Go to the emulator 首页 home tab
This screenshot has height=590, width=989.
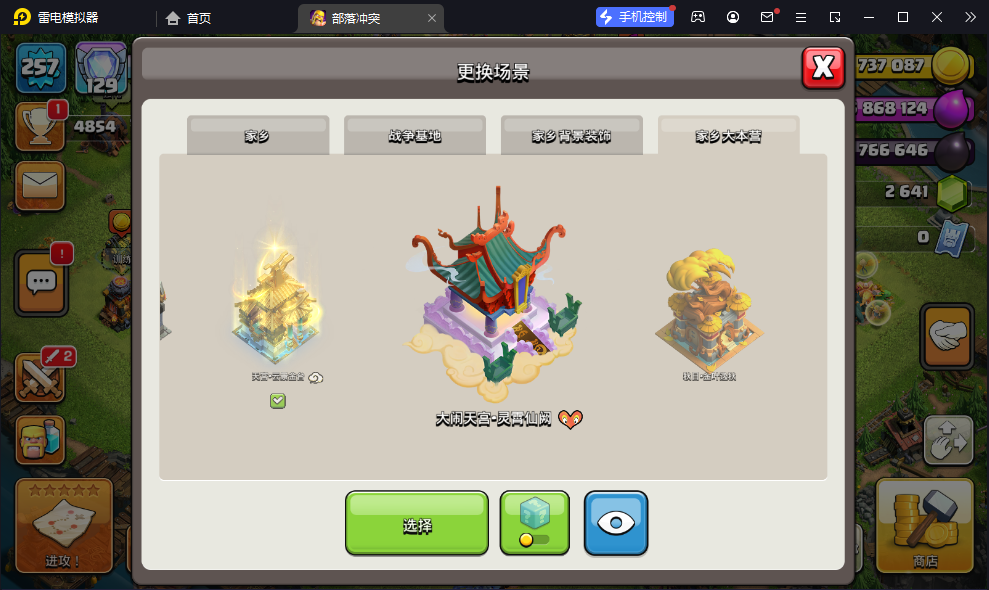188,18
